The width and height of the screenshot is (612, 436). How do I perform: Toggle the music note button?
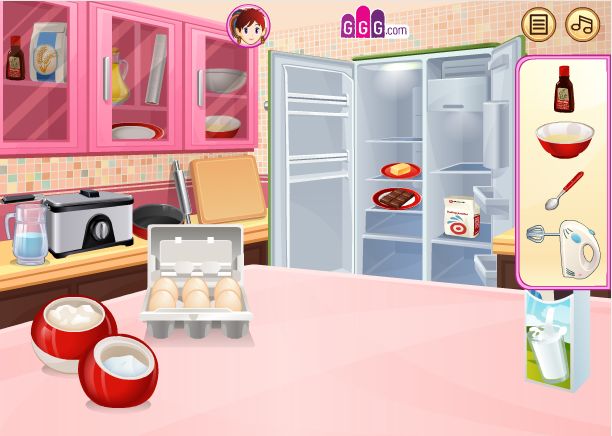pyautogui.click(x=582, y=24)
